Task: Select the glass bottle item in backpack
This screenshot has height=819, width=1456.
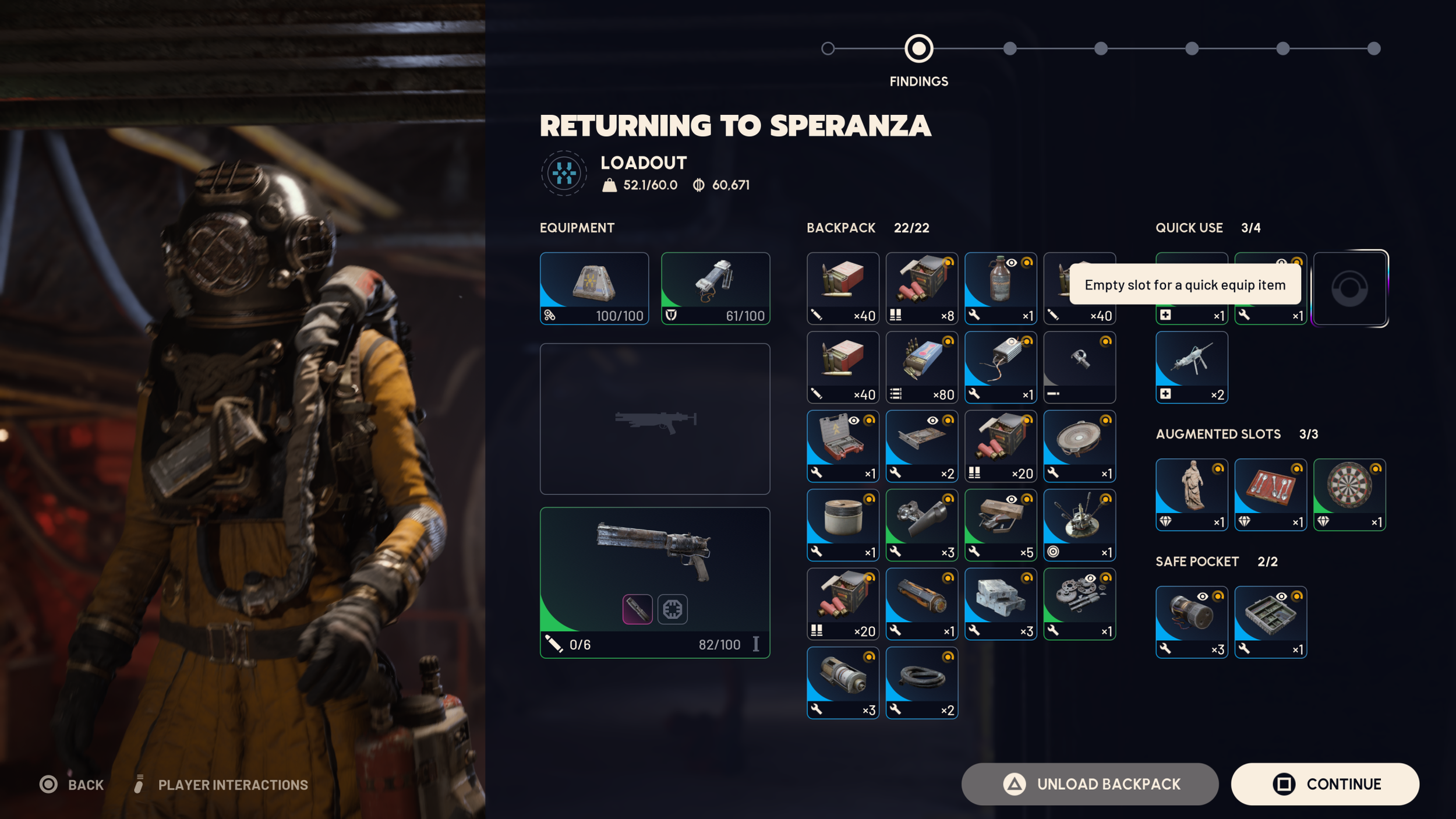Action: point(1000,288)
